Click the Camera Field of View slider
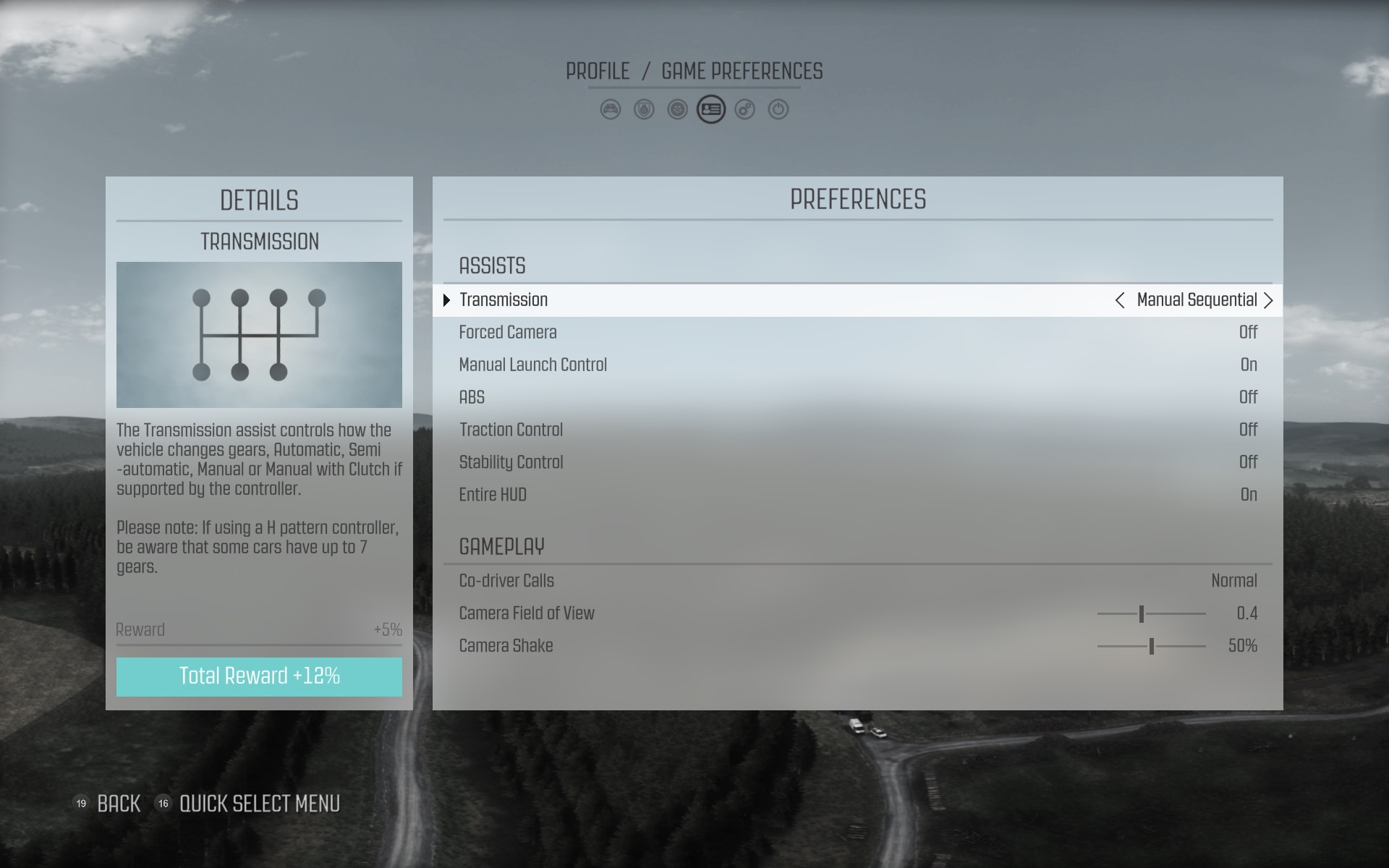The height and width of the screenshot is (868, 1389). click(x=1151, y=614)
